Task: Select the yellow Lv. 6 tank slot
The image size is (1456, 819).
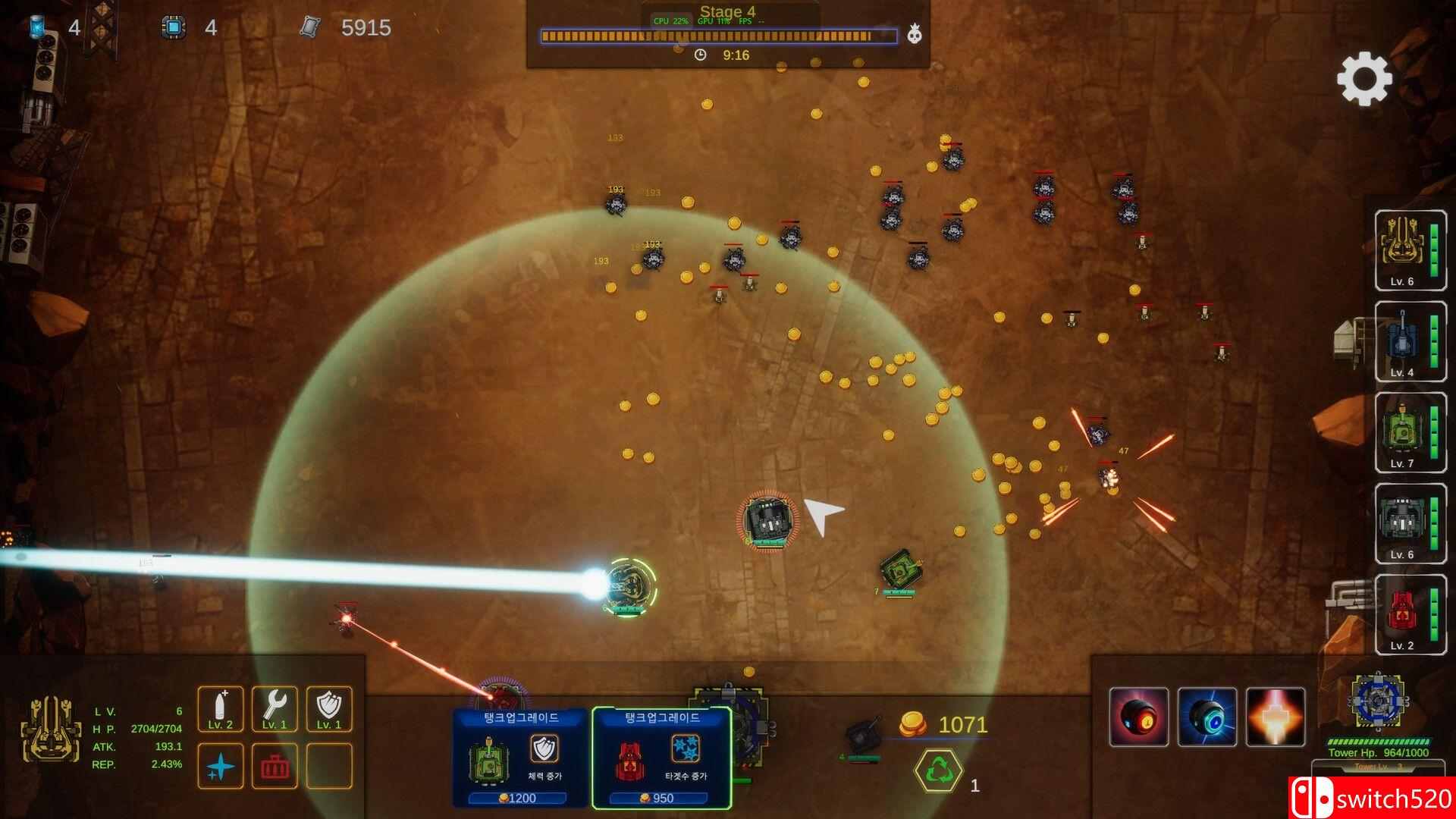Action: [1410, 249]
